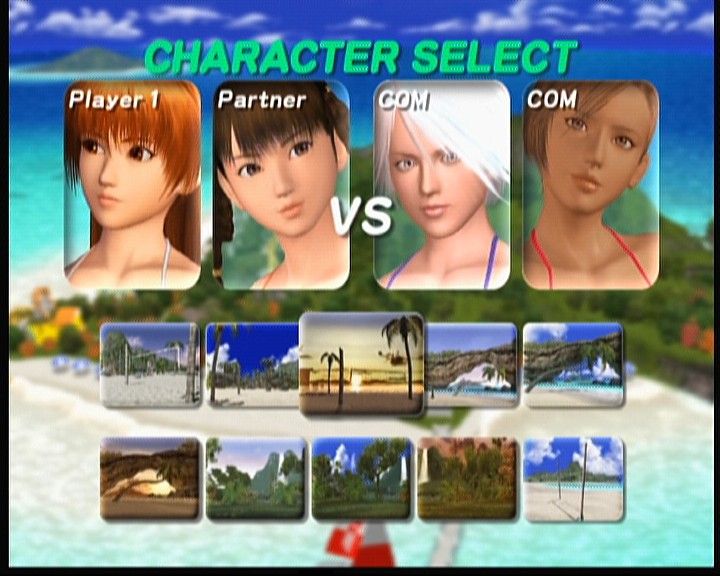Pick the sunset rock arch cave stage
720x576 pixels.
click(150, 478)
